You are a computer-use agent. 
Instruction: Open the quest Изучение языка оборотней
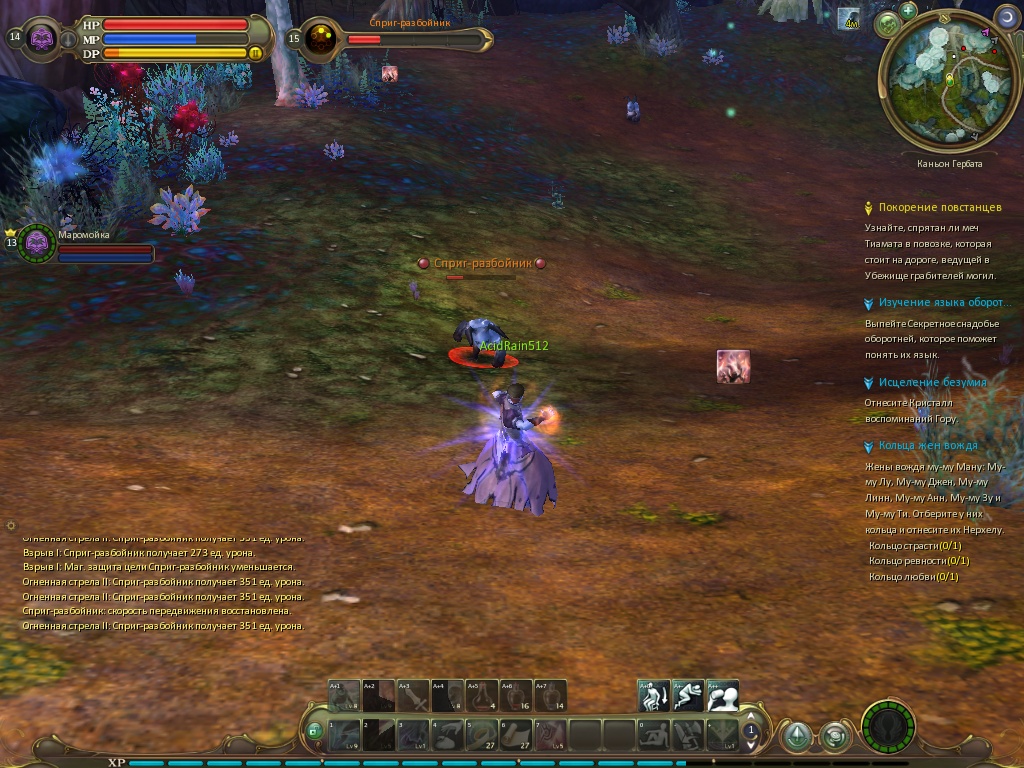(x=941, y=302)
